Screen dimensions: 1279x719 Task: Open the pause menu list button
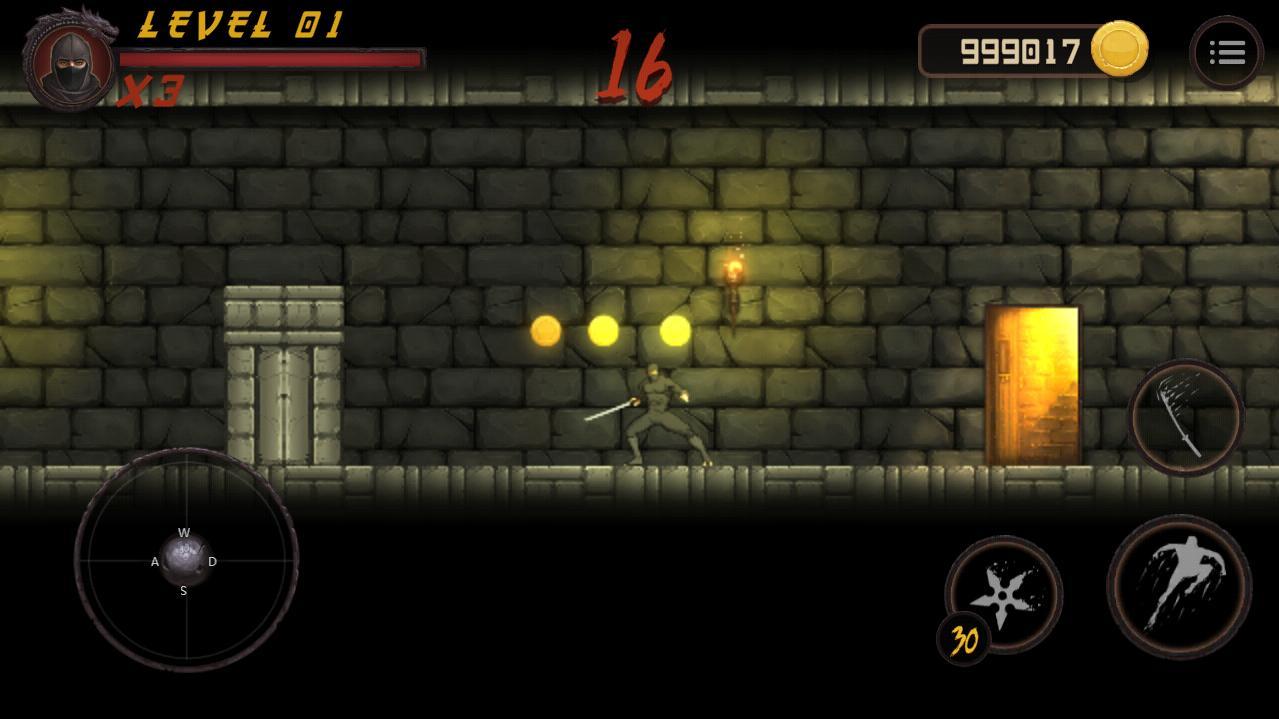pos(1226,53)
